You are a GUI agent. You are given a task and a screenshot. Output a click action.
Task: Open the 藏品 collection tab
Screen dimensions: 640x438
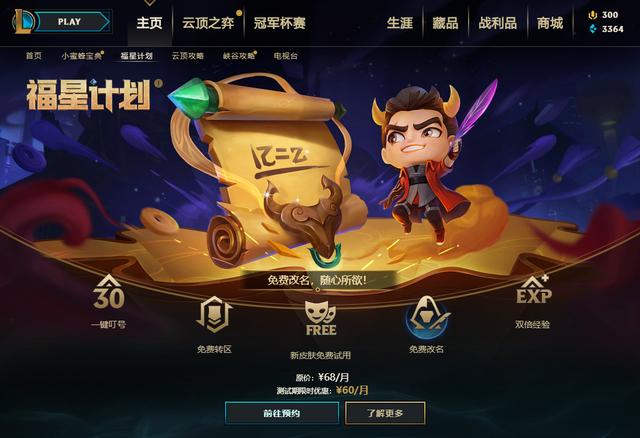446,22
